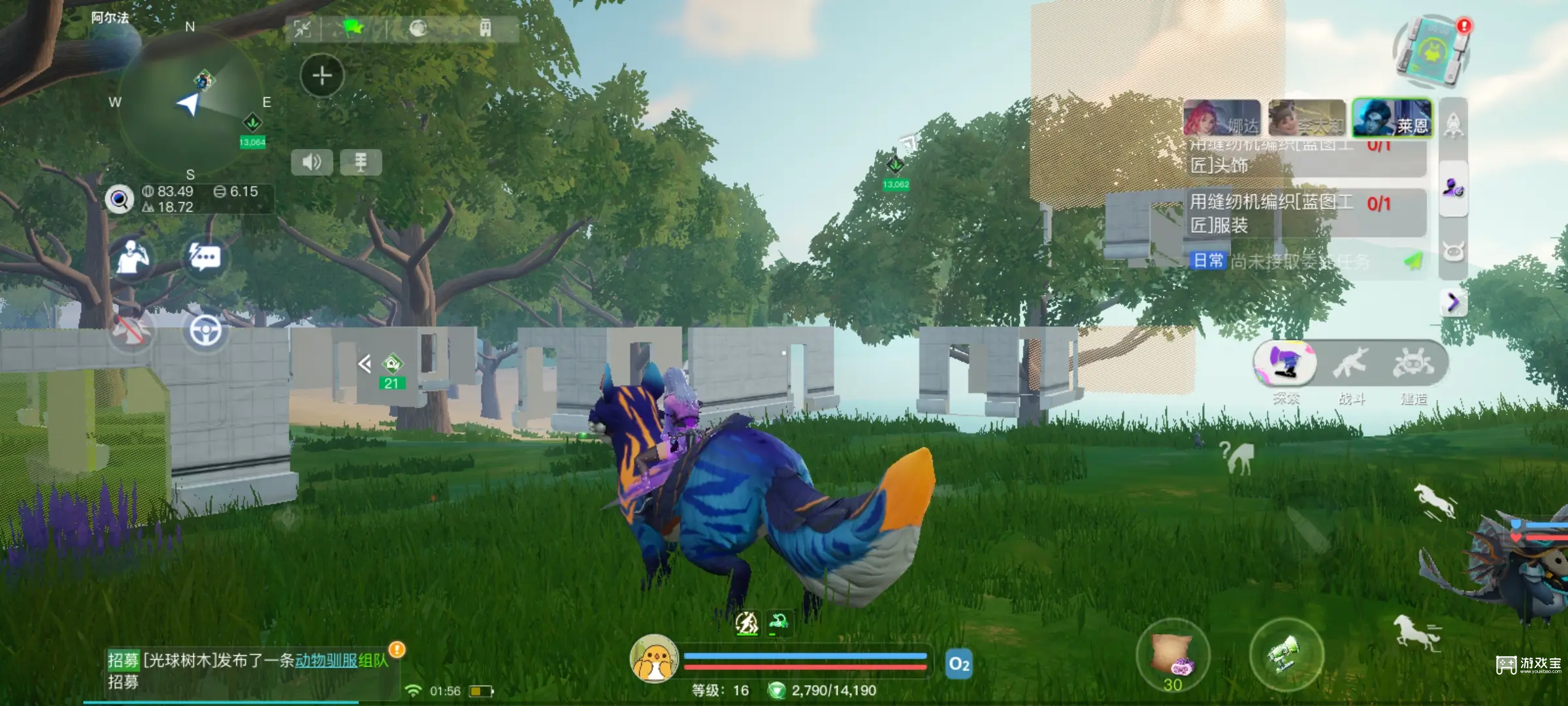Tap the steering wheel icon
The width and height of the screenshot is (1568, 706).
tap(205, 331)
